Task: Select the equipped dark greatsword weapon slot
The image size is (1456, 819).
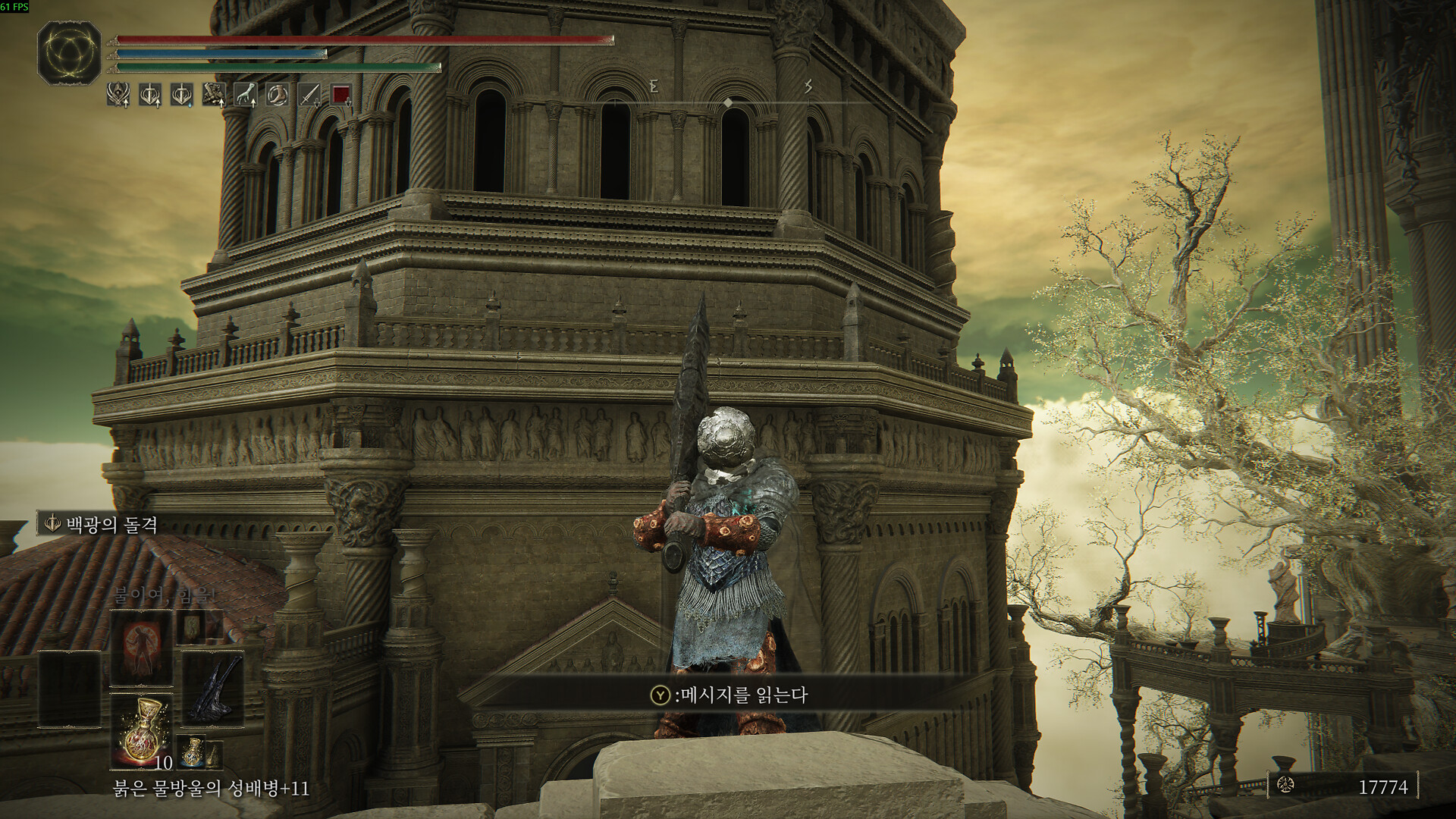Action: click(x=213, y=688)
